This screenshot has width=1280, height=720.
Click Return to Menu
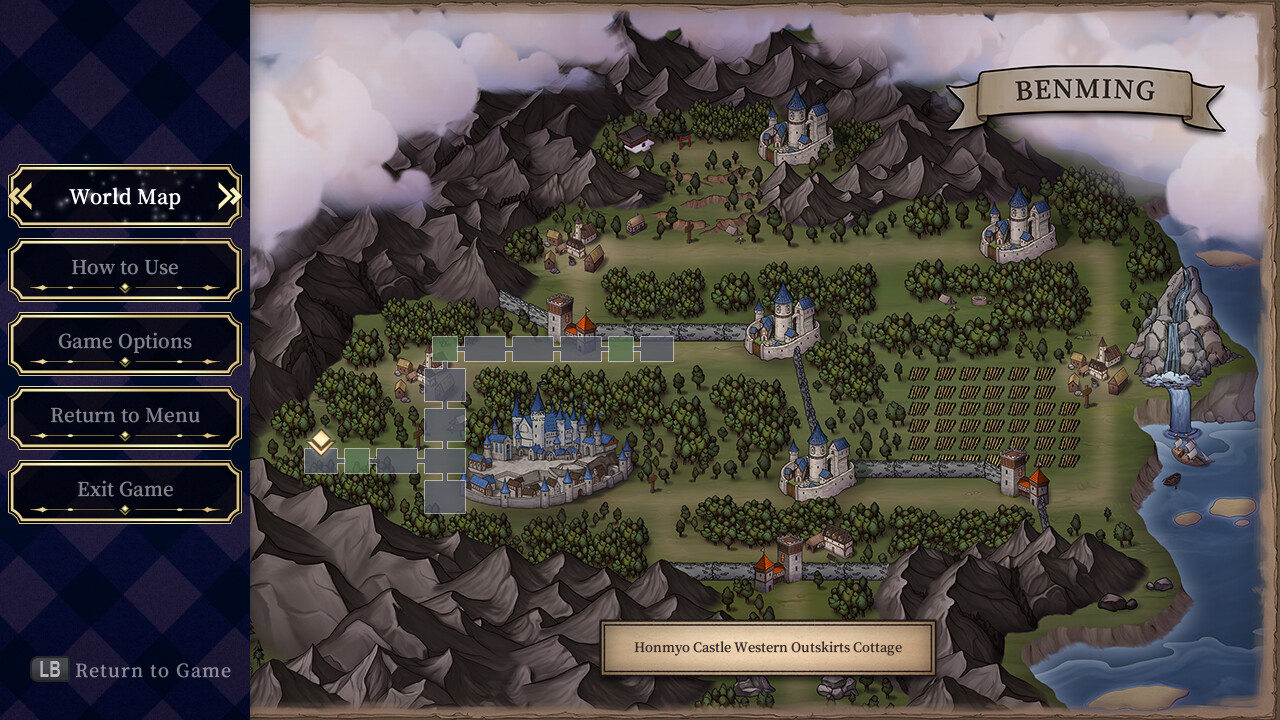point(124,415)
